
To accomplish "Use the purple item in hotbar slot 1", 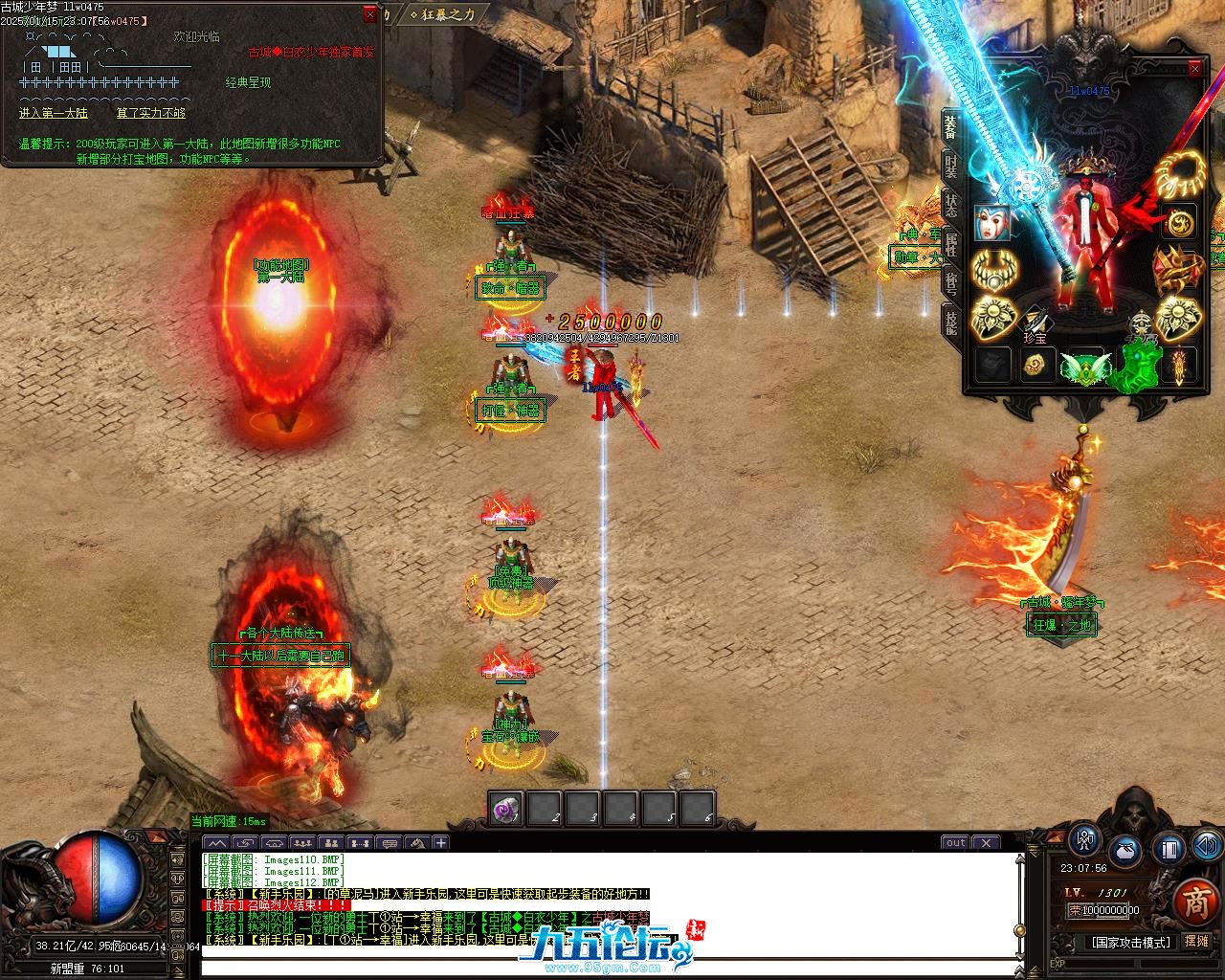I will [x=505, y=810].
